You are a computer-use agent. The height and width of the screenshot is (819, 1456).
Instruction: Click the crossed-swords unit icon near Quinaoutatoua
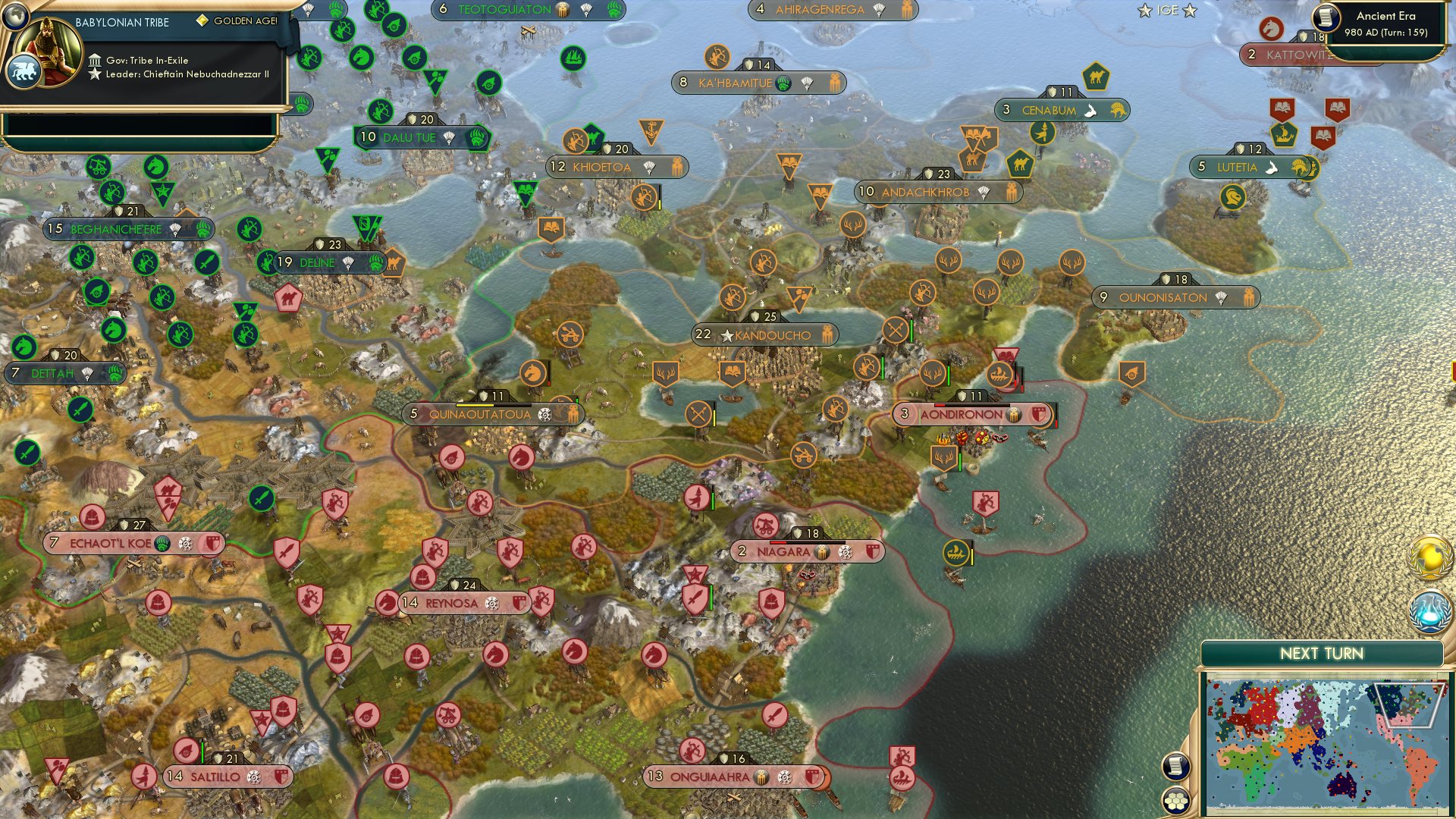698,414
